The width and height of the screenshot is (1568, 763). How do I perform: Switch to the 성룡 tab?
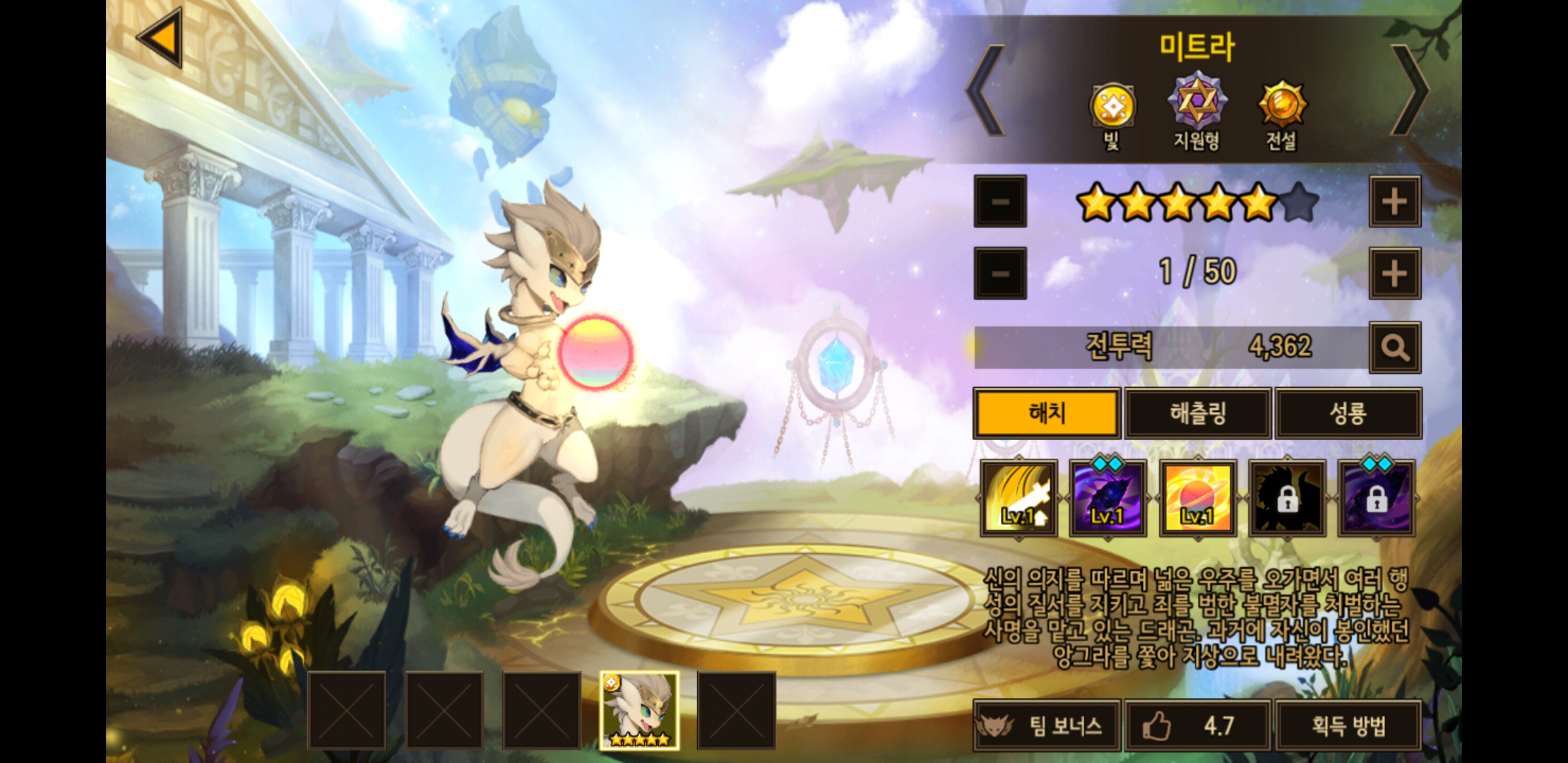click(1348, 413)
